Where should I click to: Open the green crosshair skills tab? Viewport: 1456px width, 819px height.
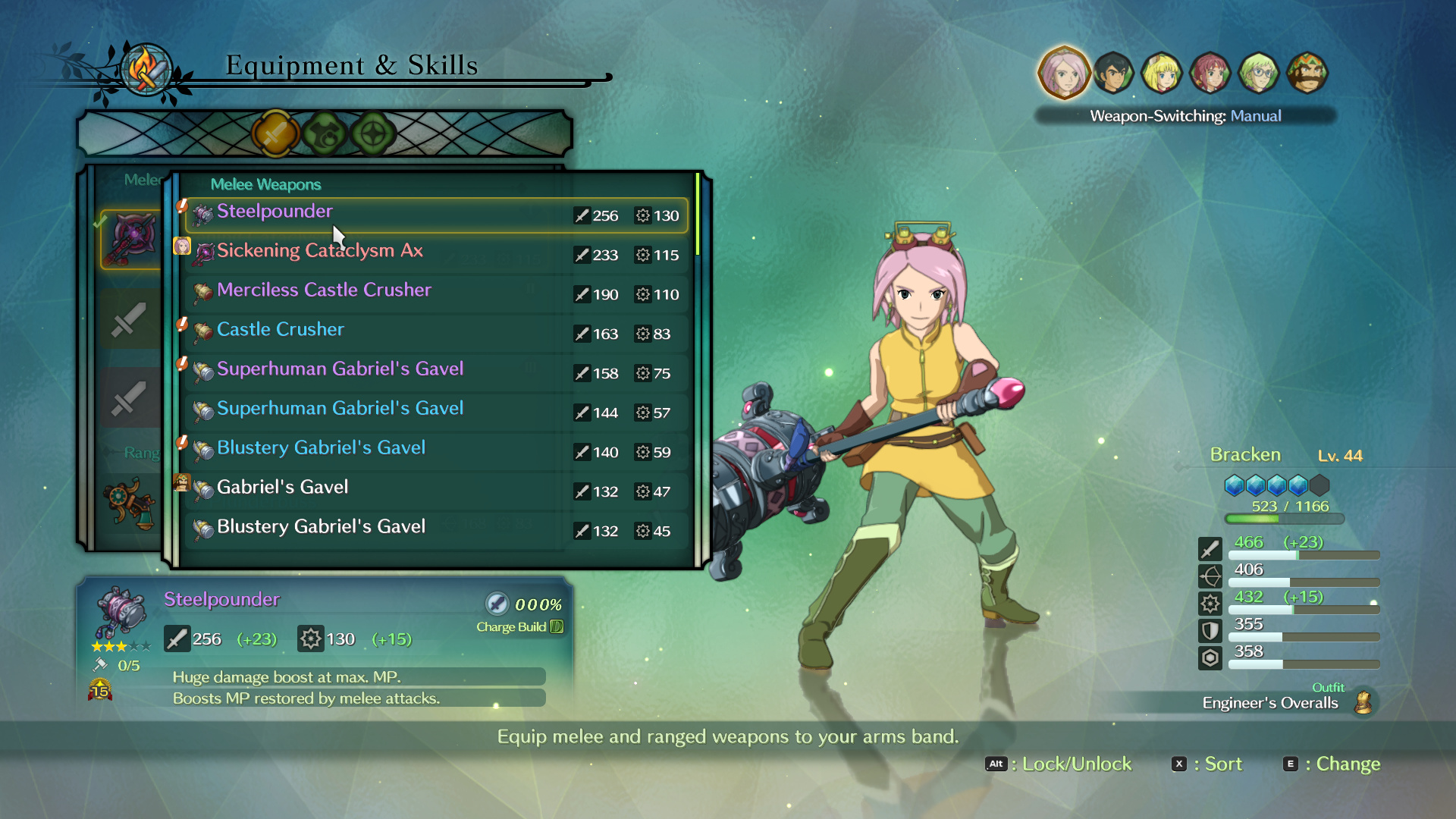[x=373, y=134]
